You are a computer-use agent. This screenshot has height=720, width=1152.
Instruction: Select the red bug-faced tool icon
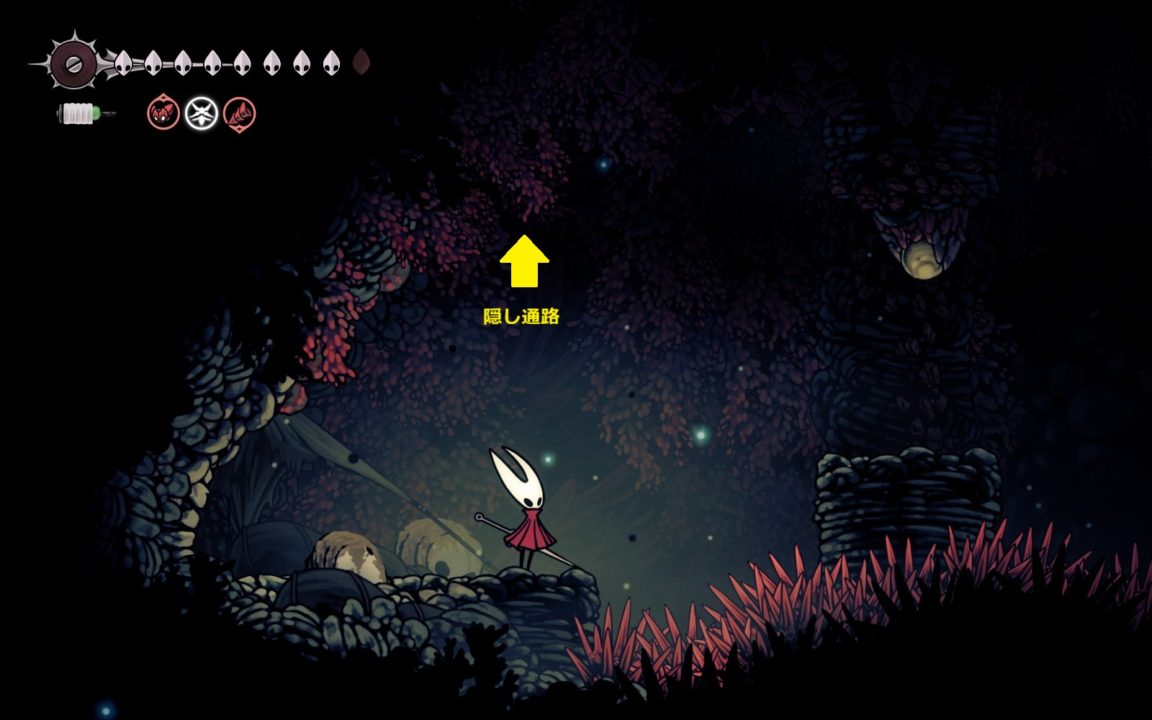(163, 113)
